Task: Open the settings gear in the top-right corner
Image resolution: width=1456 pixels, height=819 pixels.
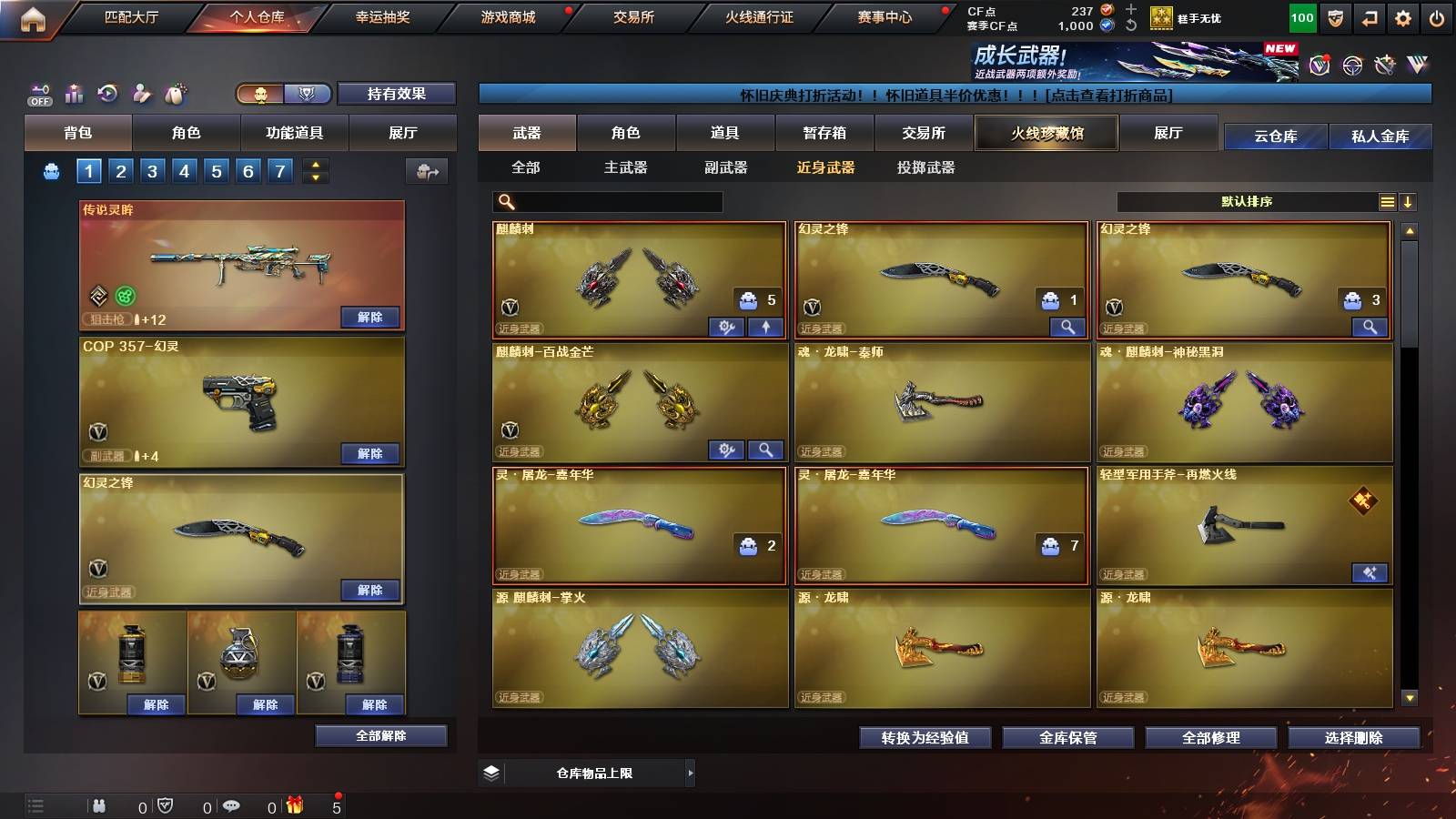Action: 1403,16
